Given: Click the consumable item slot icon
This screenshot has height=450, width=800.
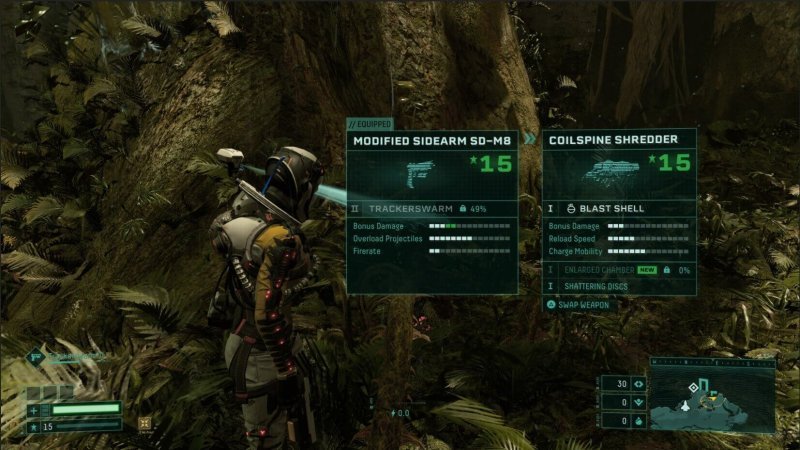Looking at the screenshot, I should [145, 422].
